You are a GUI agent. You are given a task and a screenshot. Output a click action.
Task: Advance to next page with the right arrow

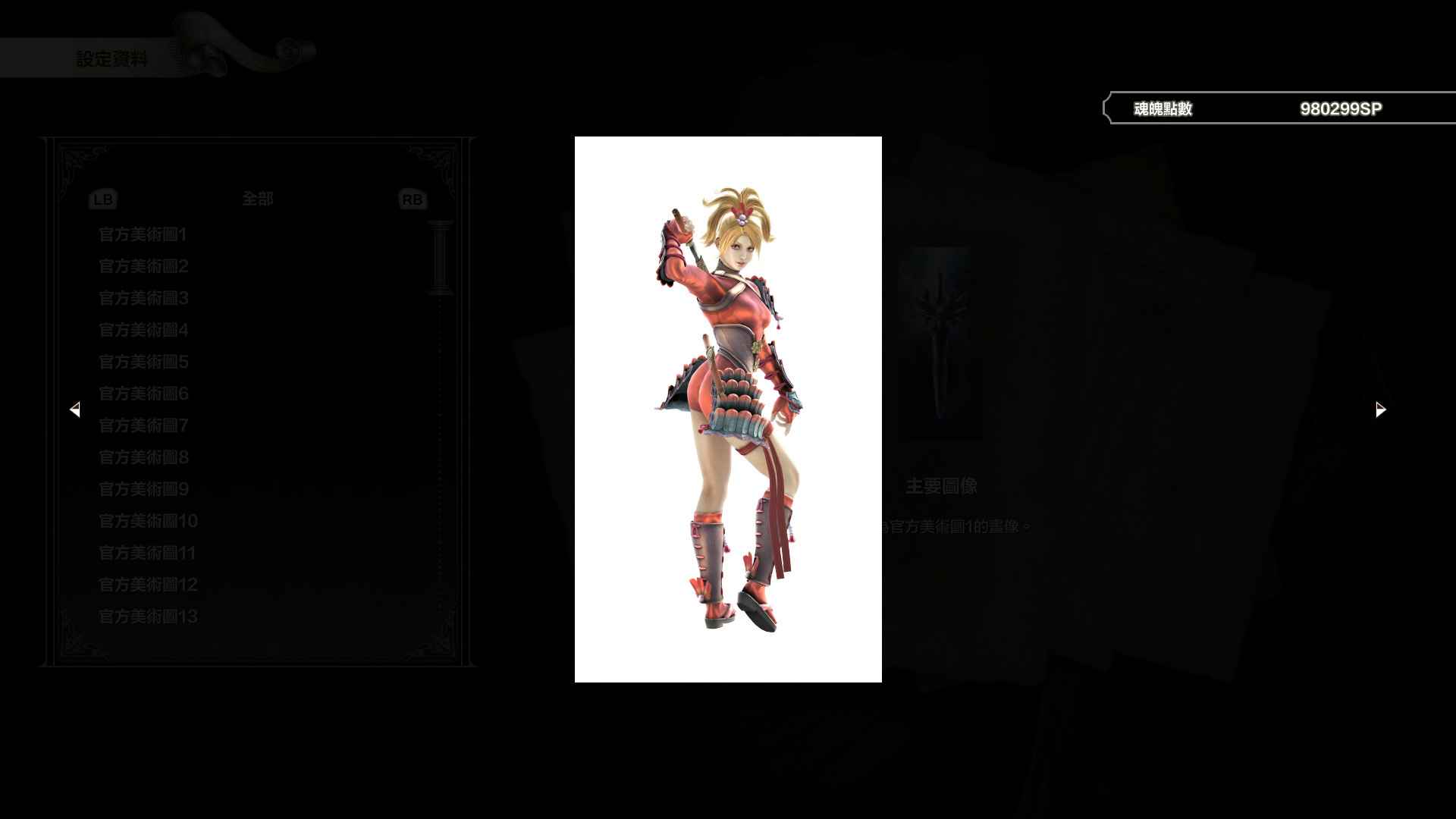coord(1379,409)
